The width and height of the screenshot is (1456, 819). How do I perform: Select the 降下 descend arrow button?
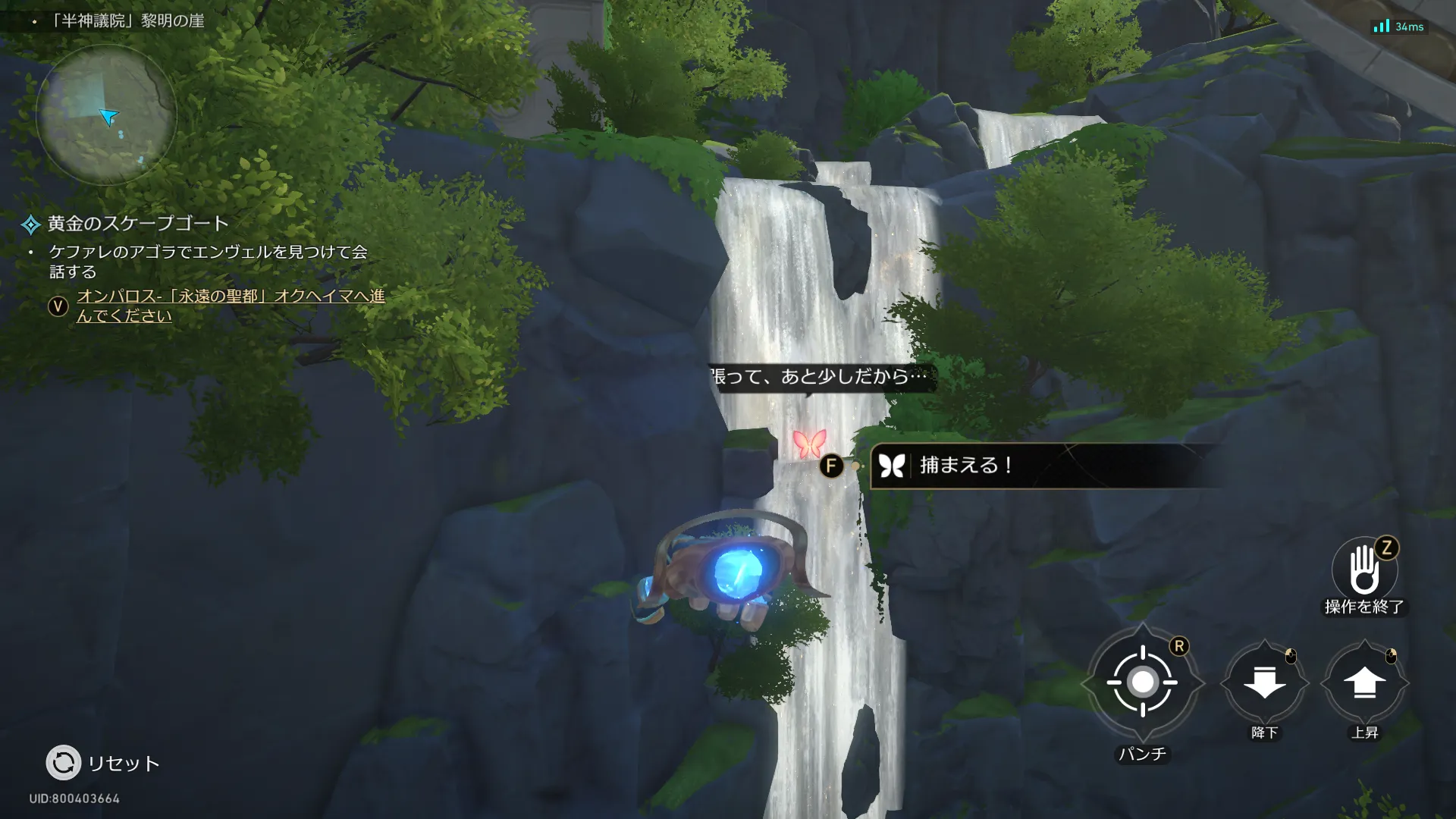click(1264, 682)
